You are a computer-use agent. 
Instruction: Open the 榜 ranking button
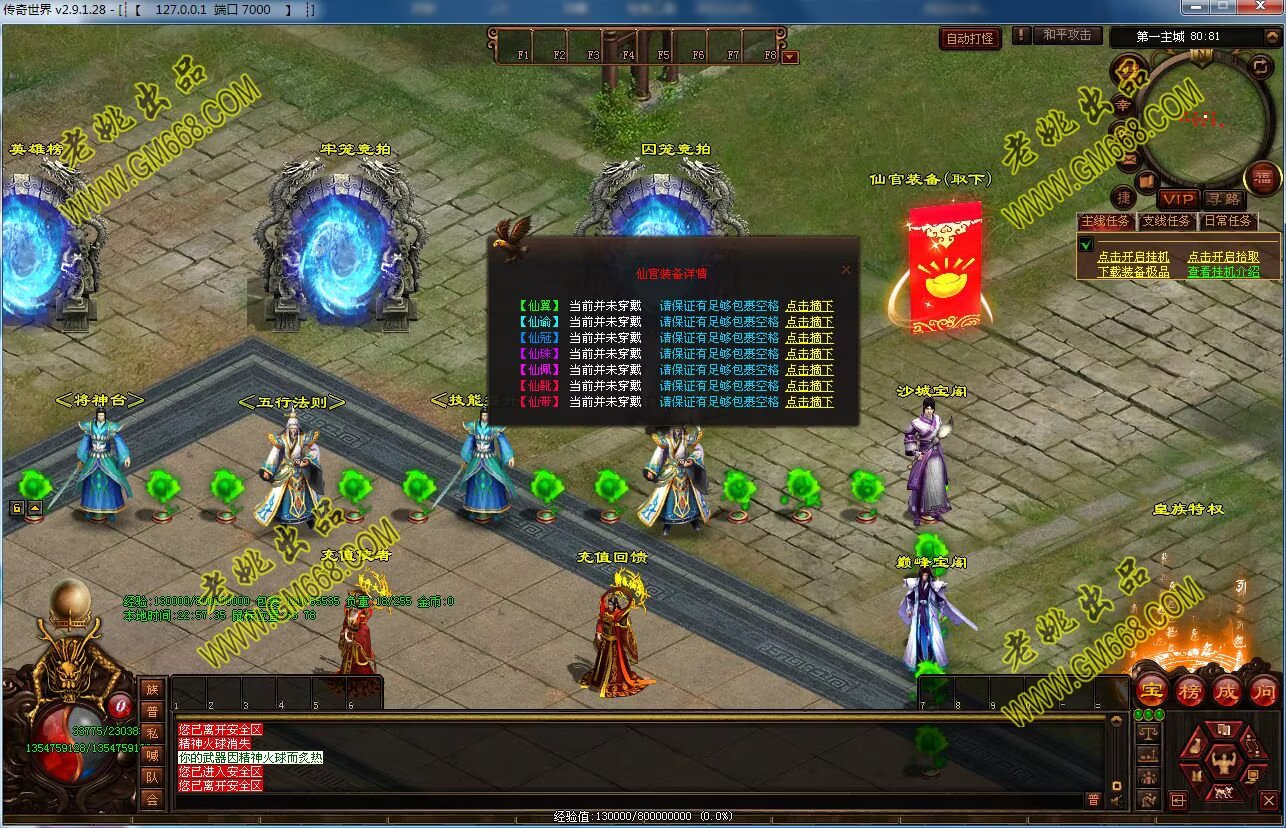(1189, 691)
